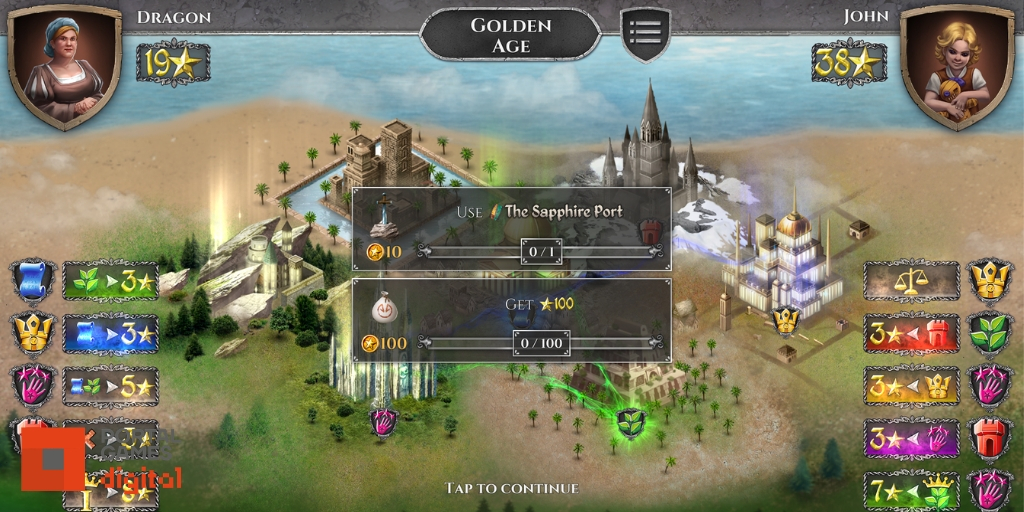Screen dimensions: 1024x512
Task: Select the Dragon player portrait
Action: point(65,66)
